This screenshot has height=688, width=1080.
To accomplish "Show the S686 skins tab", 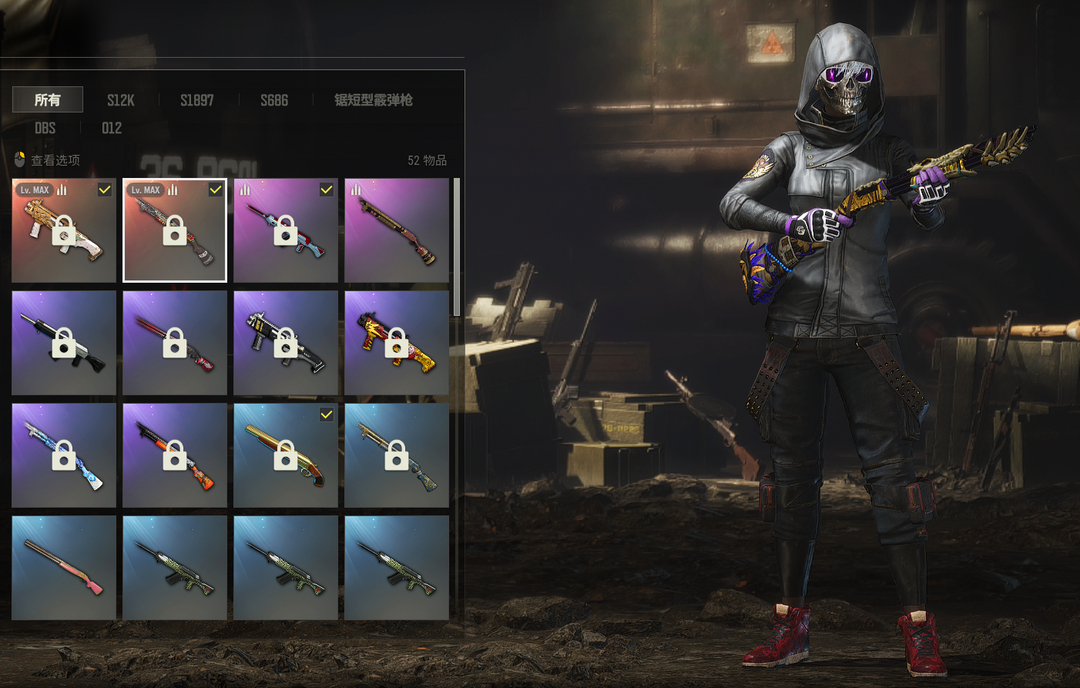I will (274, 100).
